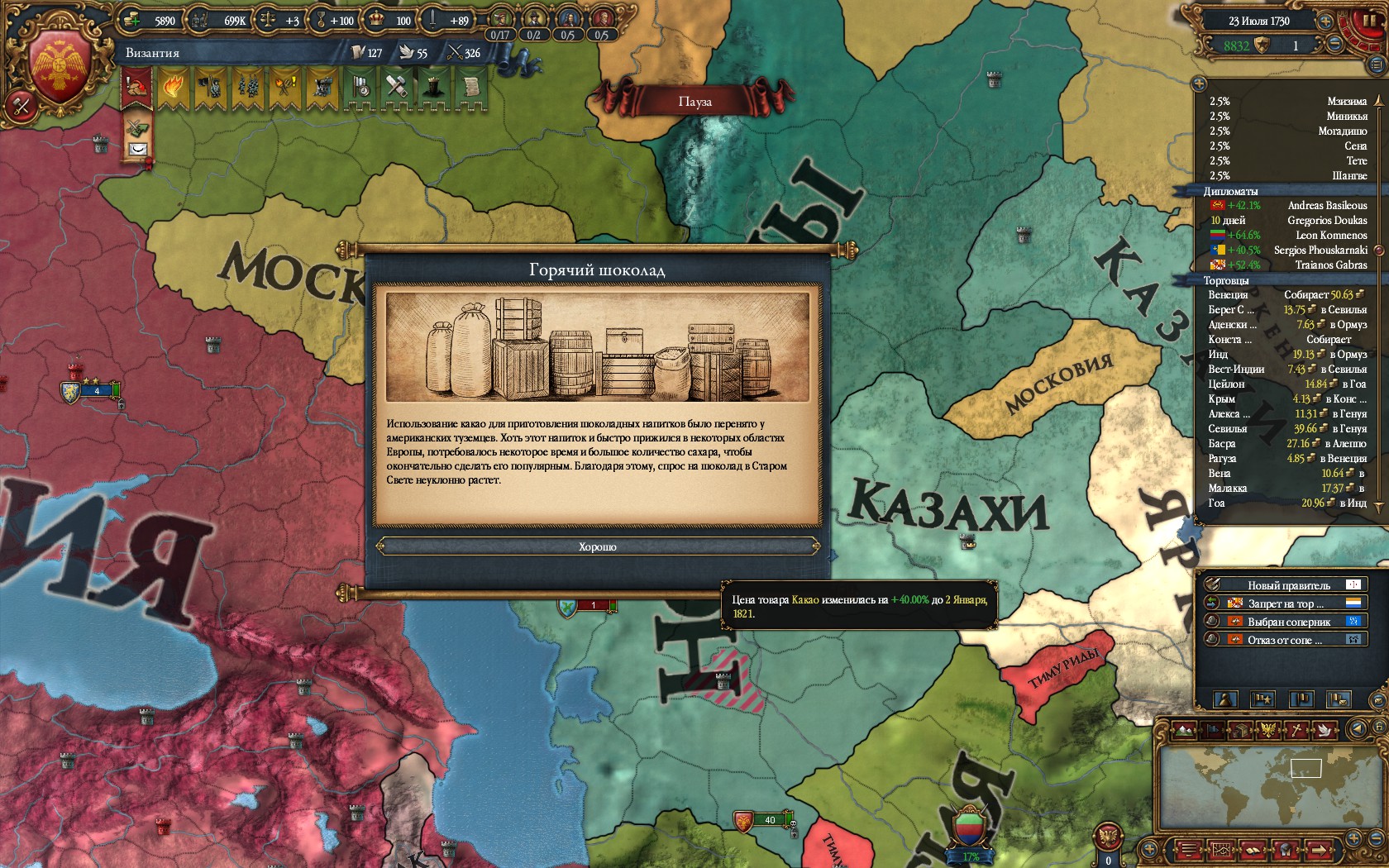This screenshot has height=868, width=1389.
Task: Open the main menu lines button below the minimap
Action: pyautogui.click(x=1187, y=850)
